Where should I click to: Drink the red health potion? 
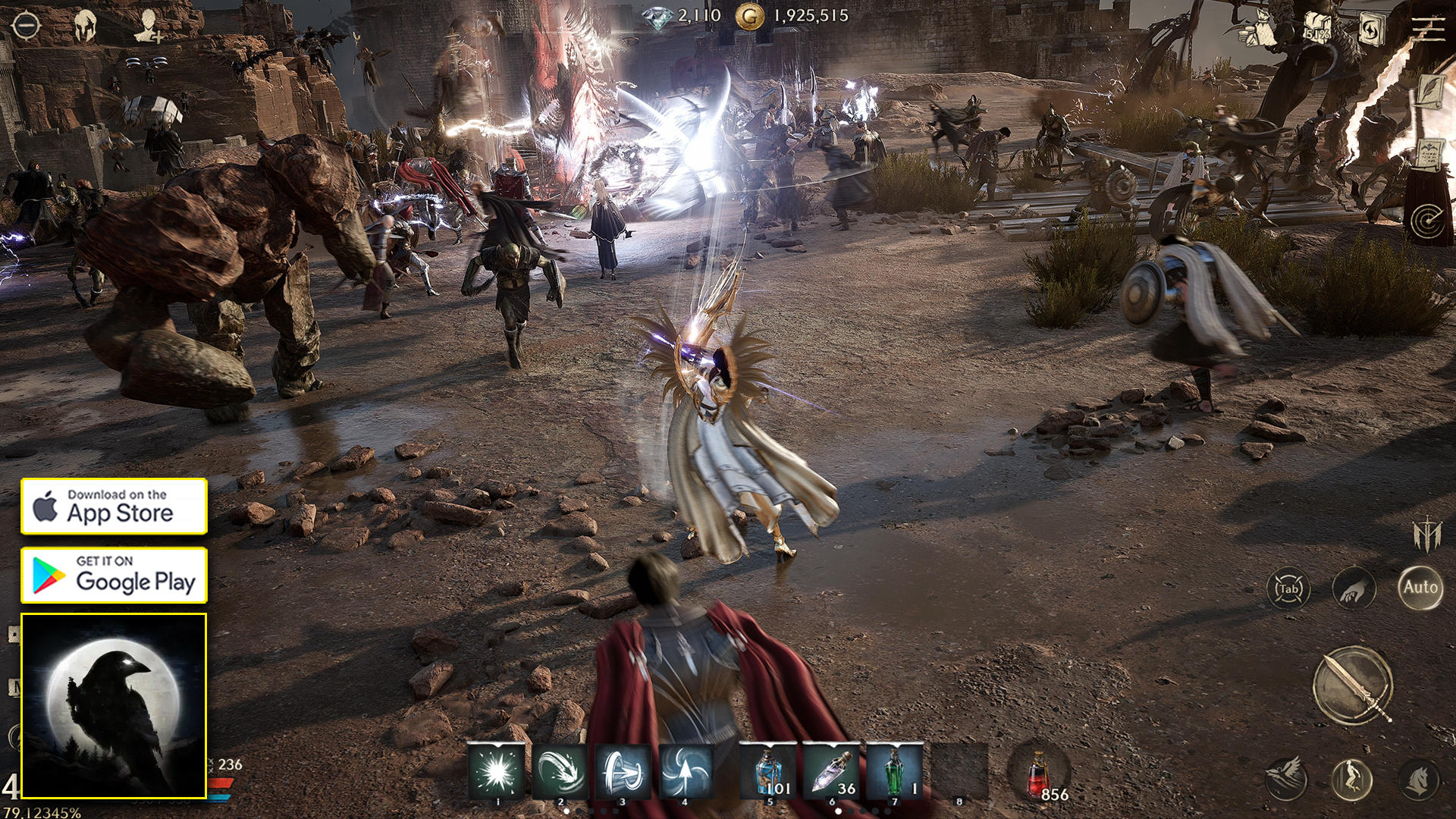pos(1039,775)
